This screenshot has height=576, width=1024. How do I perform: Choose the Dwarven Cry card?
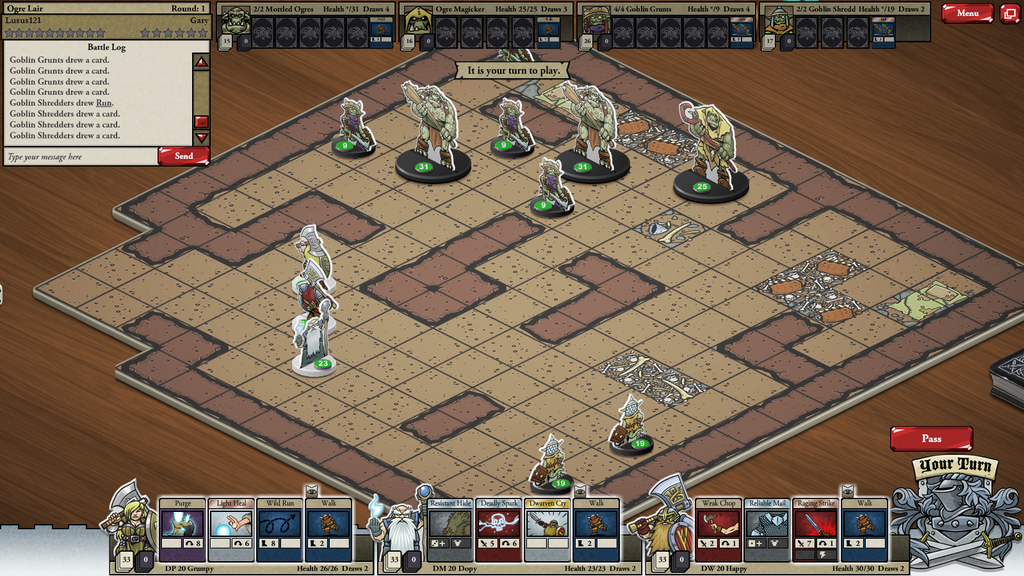click(547, 529)
